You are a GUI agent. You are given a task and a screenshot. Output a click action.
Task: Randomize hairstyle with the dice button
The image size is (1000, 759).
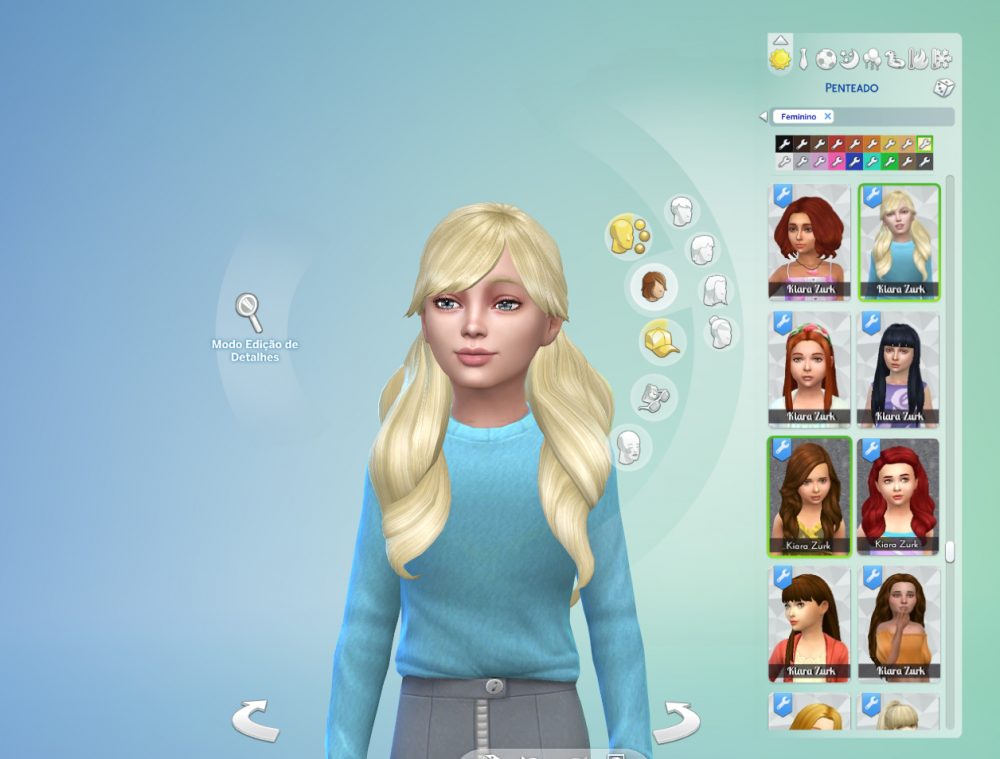[x=942, y=88]
